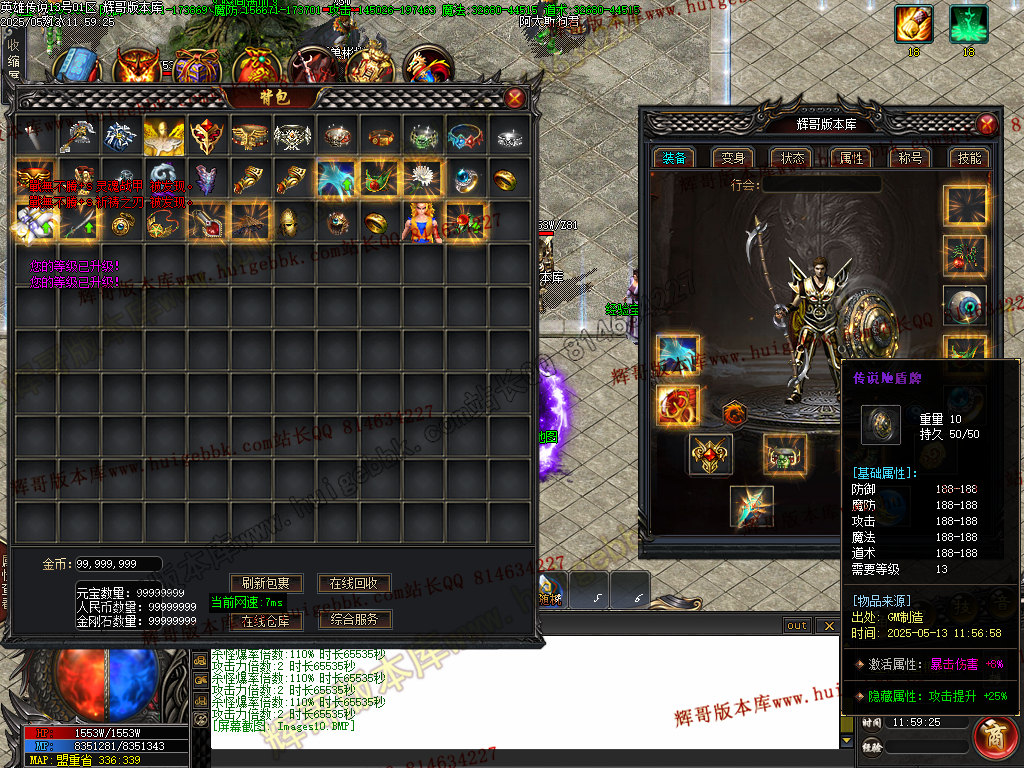
Task: Show the 属性 attributes tab
Action: (851, 158)
